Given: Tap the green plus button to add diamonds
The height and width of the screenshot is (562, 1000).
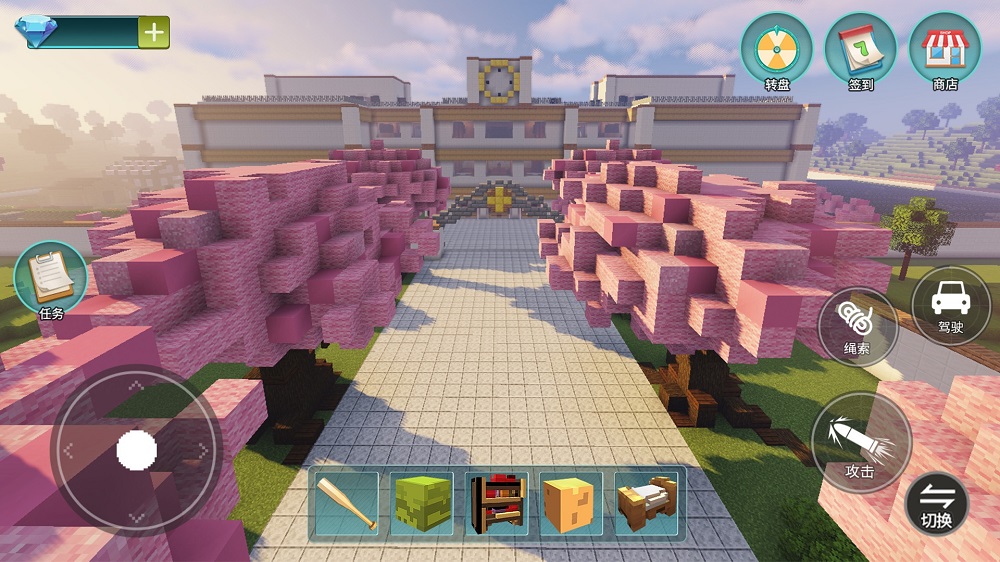Looking at the screenshot, I should 154,32.
